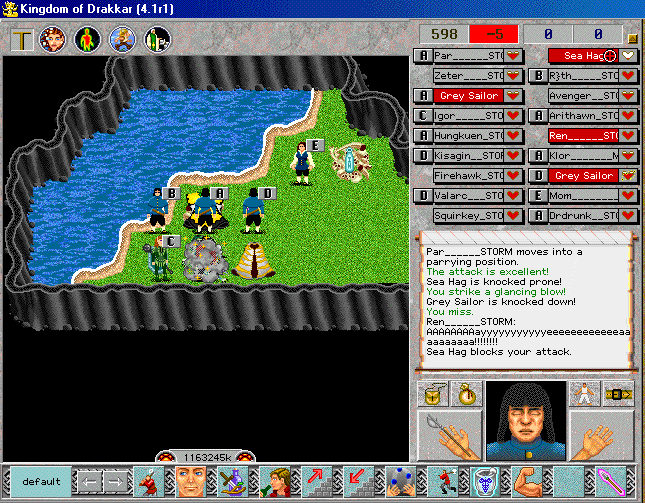
Task: Open the body silhouette status icon
Action: (x=89, y=40)
